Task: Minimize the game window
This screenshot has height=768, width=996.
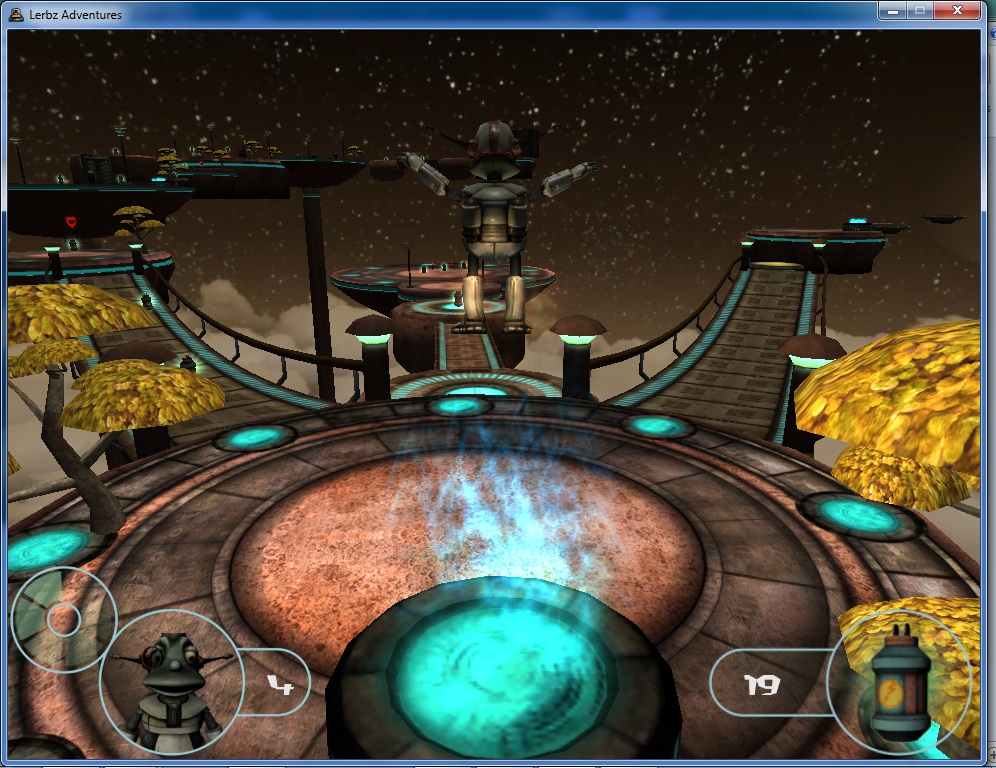Action: (894, 10)
